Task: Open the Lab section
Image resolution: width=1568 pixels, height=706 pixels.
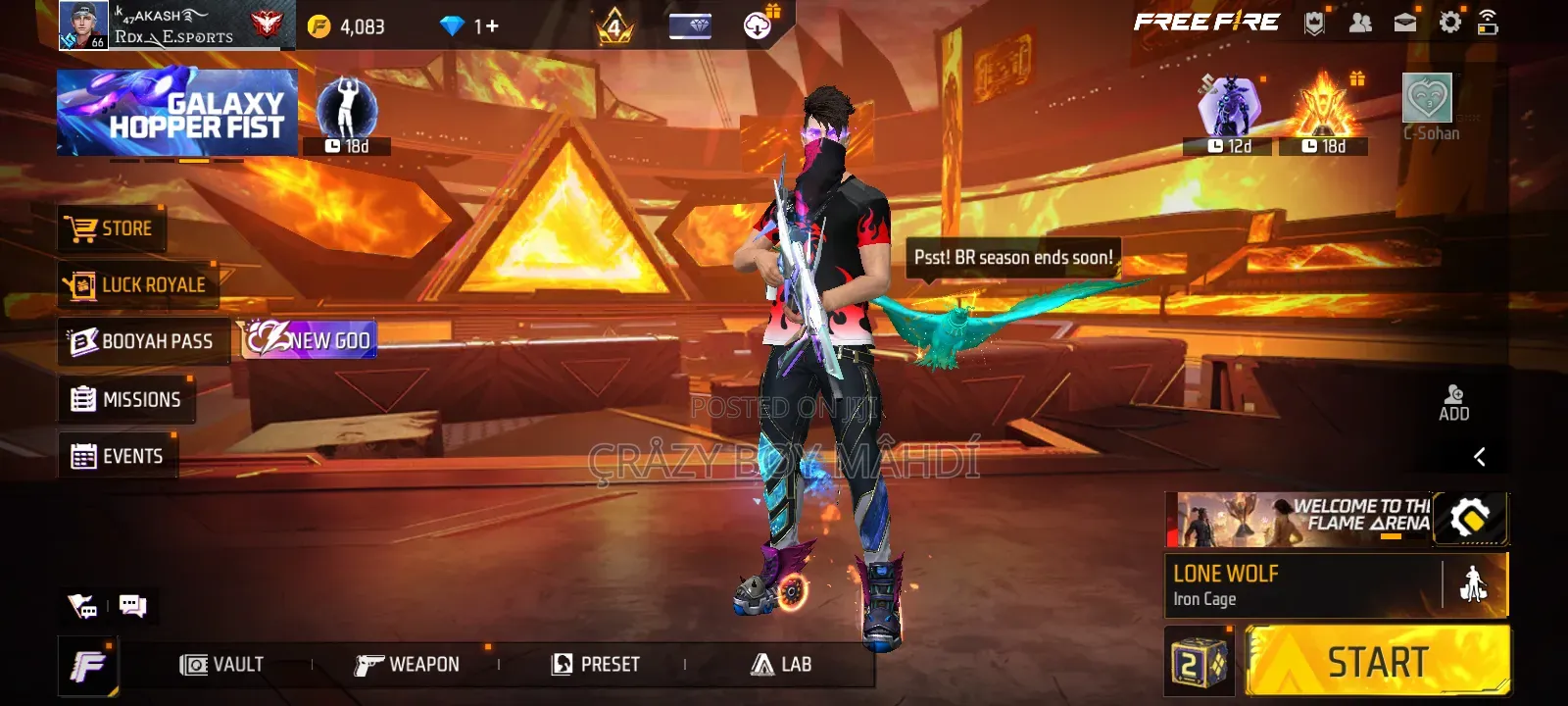Action: pos(781,665)
